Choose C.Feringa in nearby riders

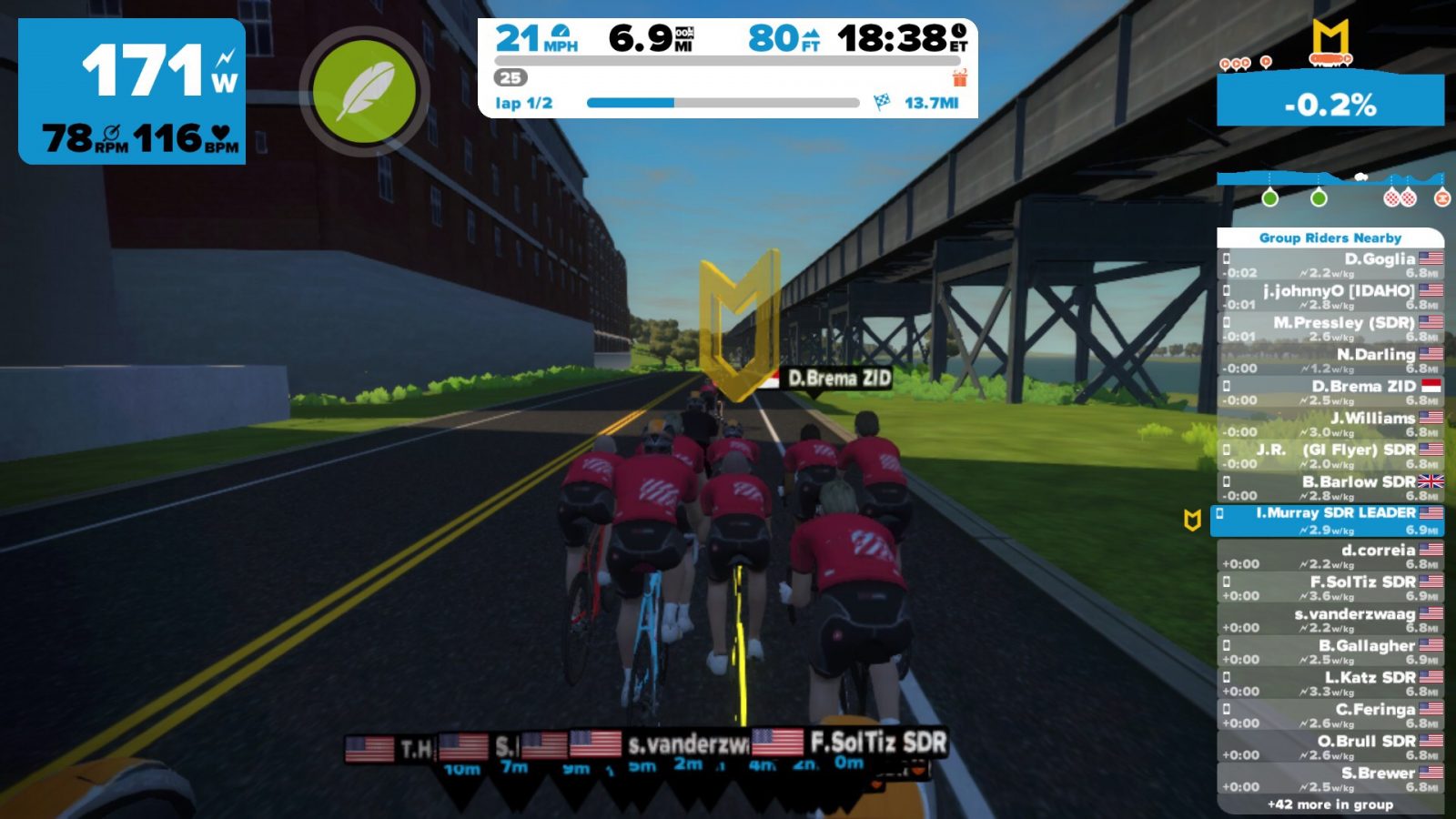point(1330,715)
